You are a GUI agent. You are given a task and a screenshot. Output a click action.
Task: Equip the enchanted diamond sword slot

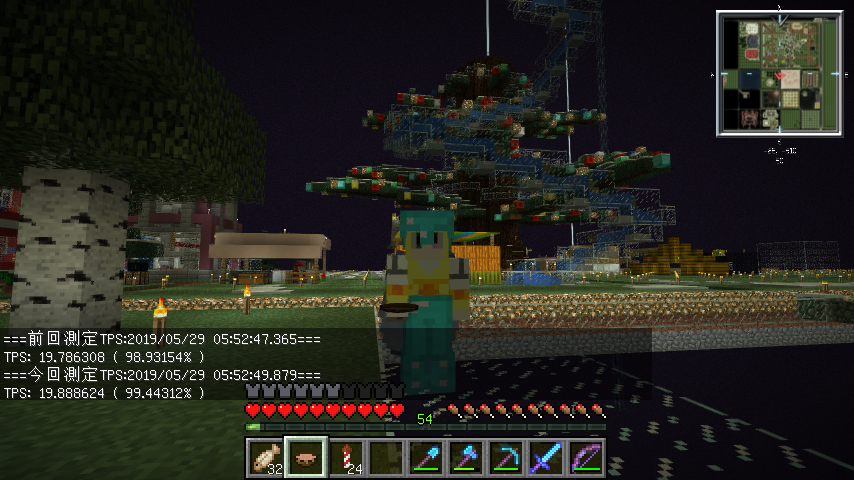(545, 458)
